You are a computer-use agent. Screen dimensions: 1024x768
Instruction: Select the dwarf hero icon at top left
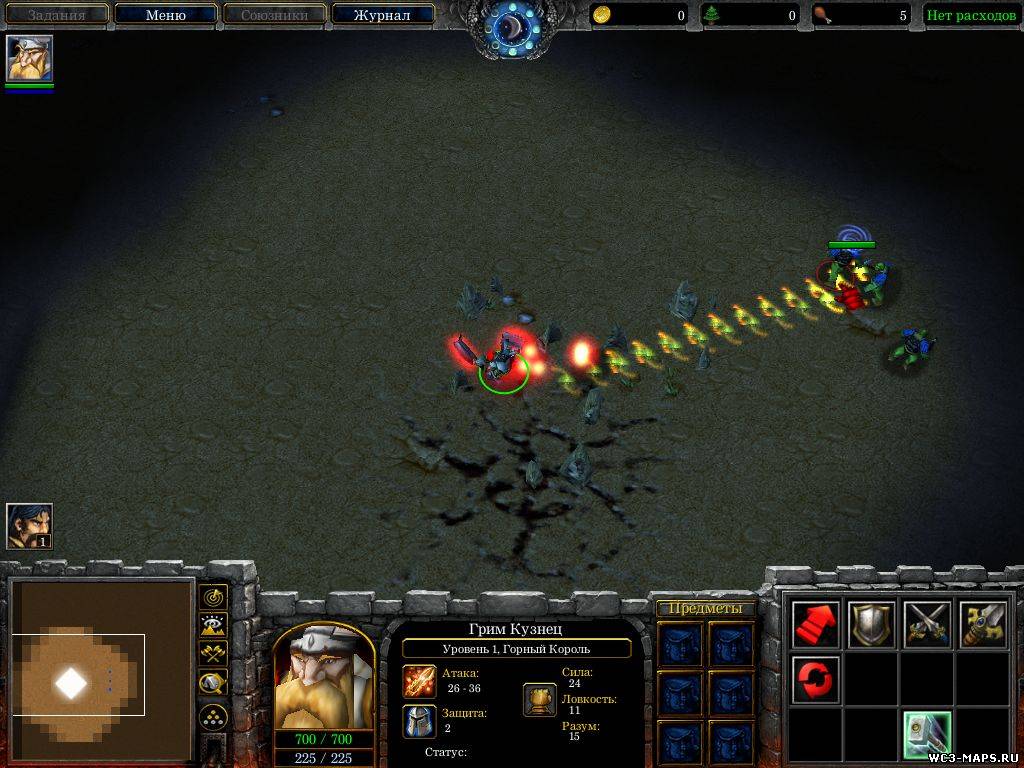pyautogui.click(x=29, y=59)
